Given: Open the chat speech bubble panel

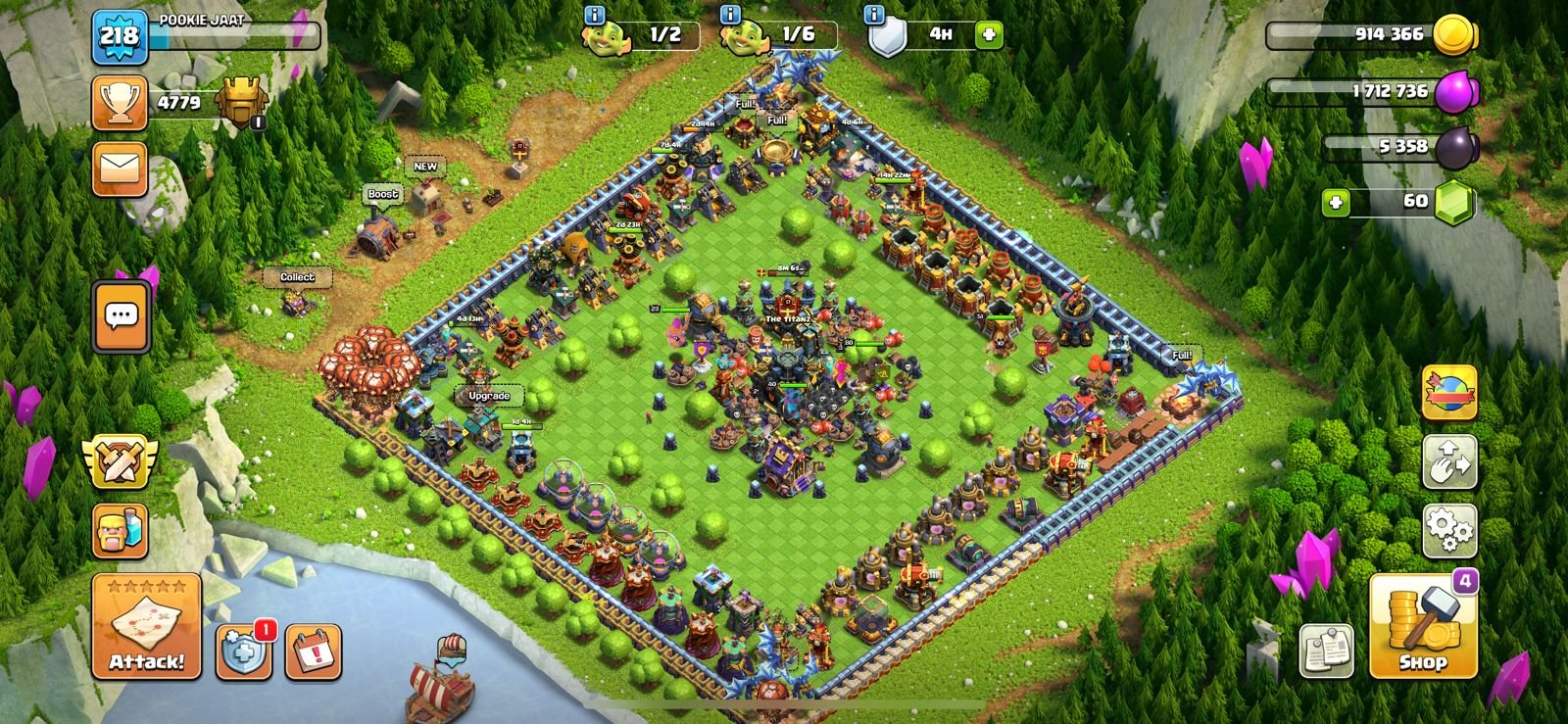Looking at the screenshot, I should [x=121, y=316].
